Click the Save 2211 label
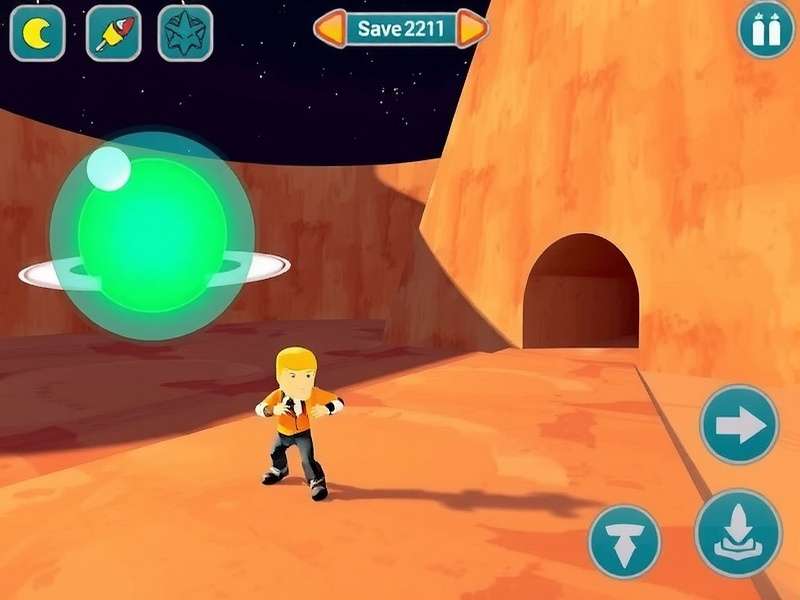This screenshot has width=800, height=600. tap(401, 29)
